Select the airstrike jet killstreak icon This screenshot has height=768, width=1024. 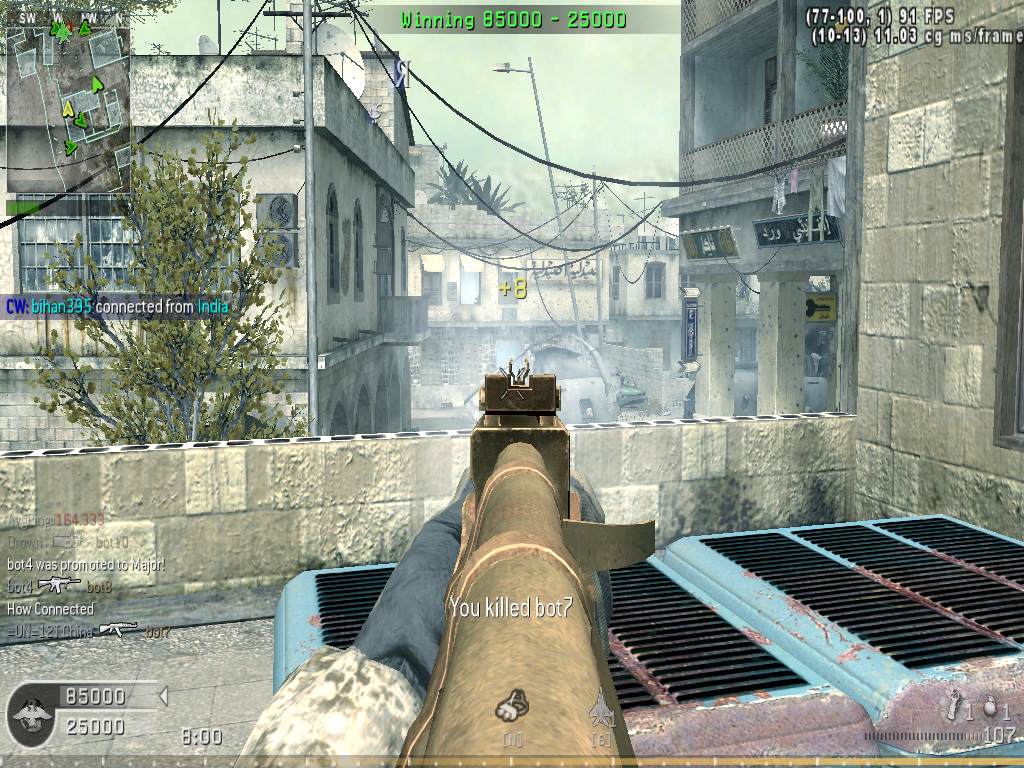(601, 708)
